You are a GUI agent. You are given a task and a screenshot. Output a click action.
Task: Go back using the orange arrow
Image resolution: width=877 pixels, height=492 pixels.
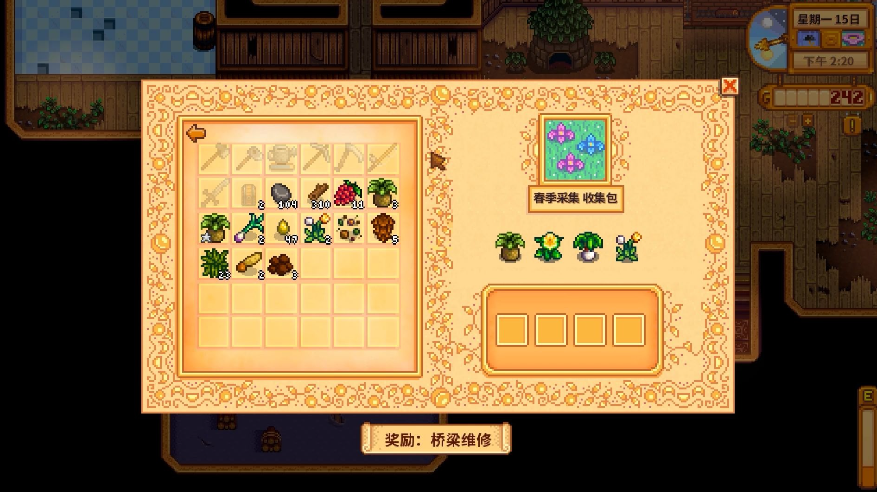click(x=196, y=133)
